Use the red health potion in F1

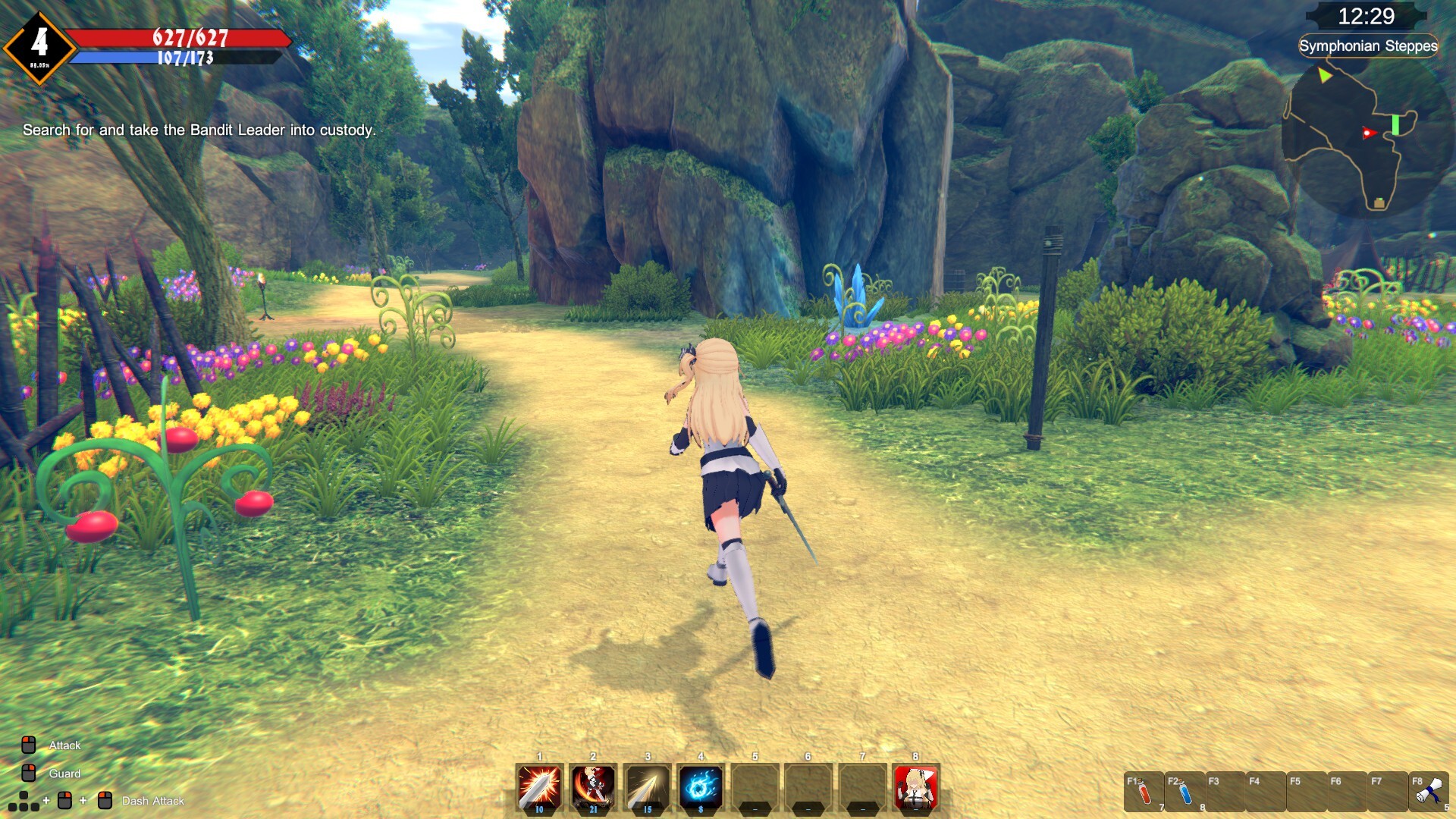(1144, 792)
